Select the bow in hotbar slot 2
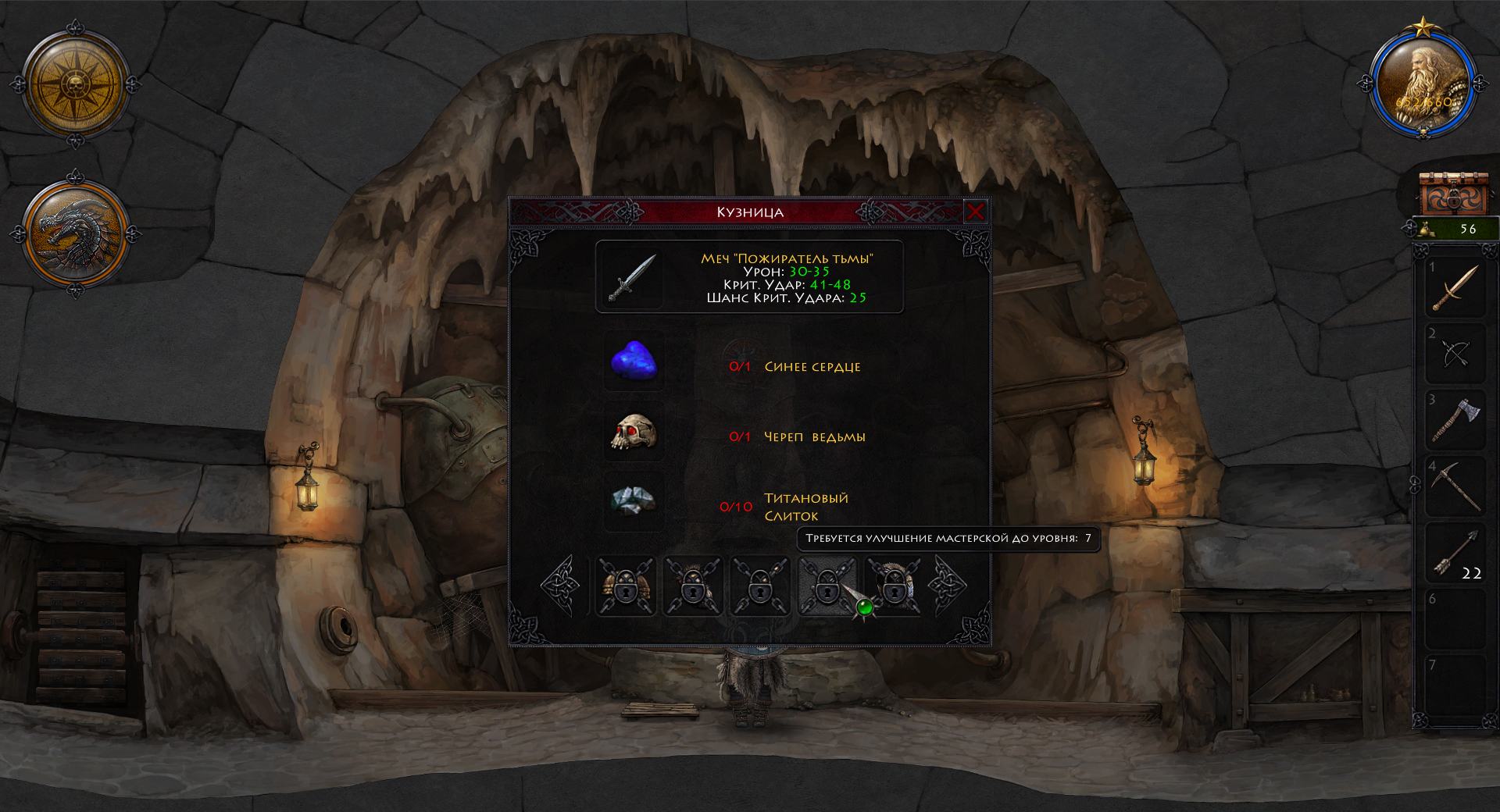Screen dimensions: 1500x812 click(x=1455, y=354)
